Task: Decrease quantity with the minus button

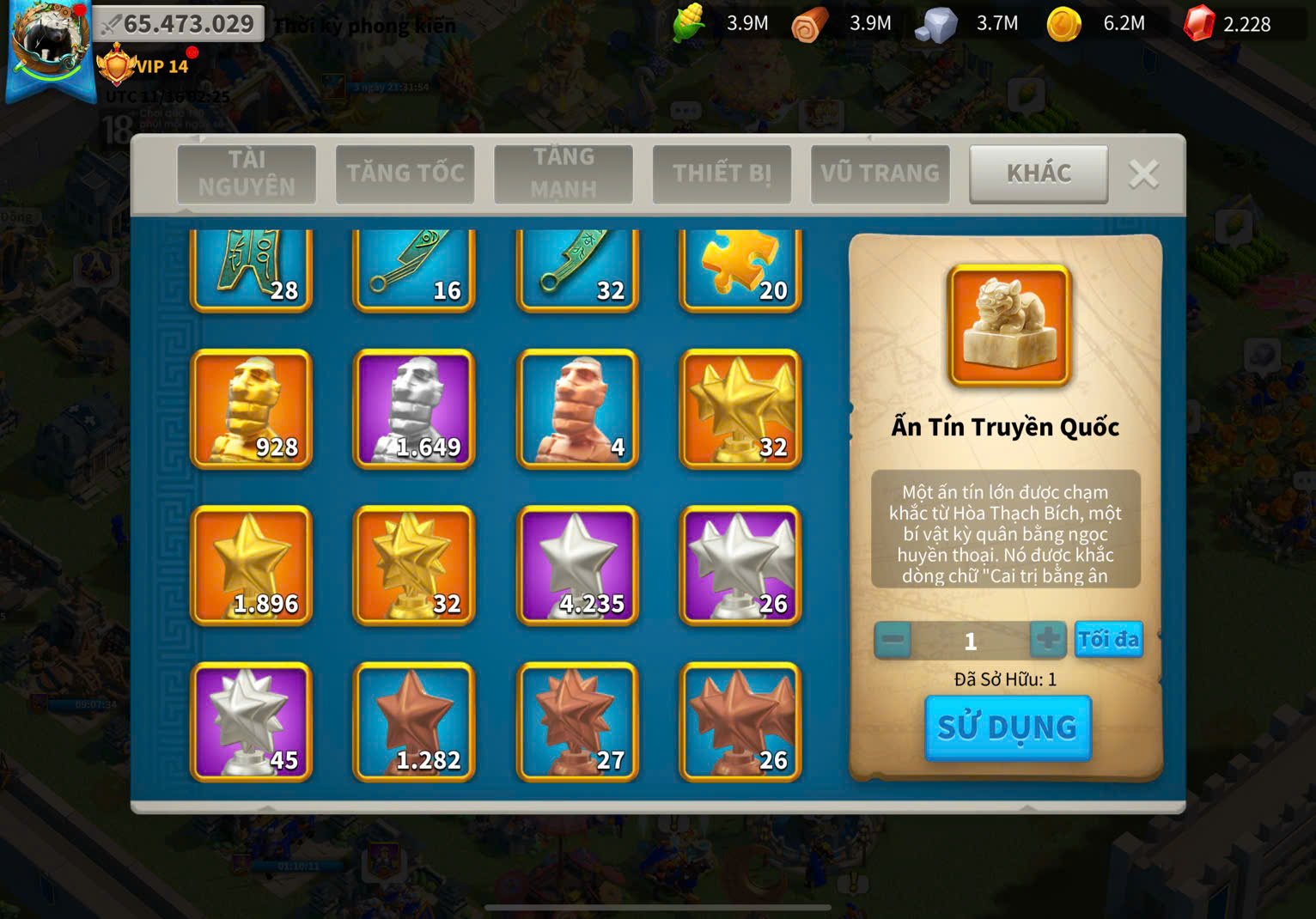Action: pyautogui.click(x=893, y=640)
